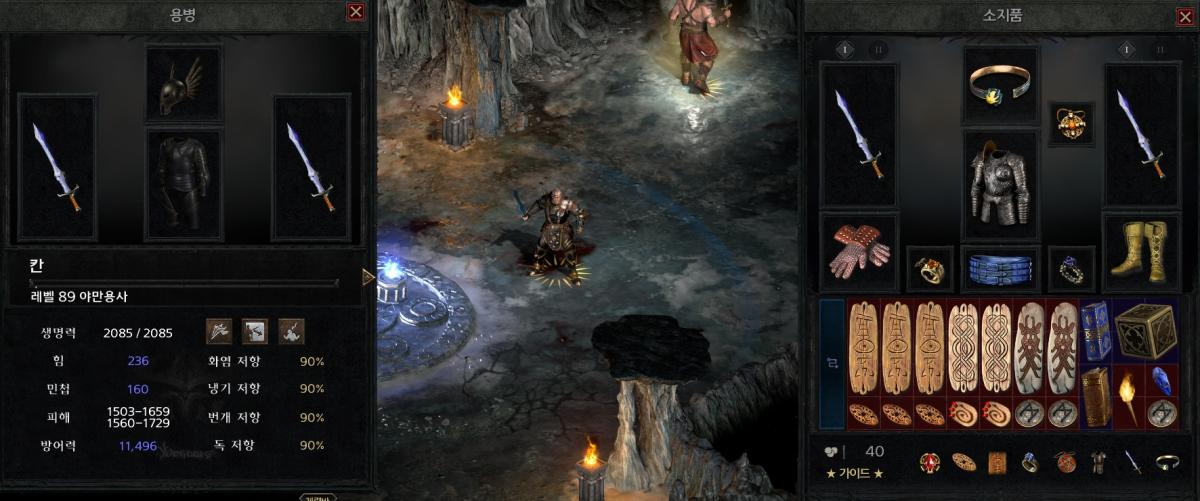The width and height of the screenshot is (1200, 501).
Task: Select the equipped blue belt
Action: coord(1000,269)
